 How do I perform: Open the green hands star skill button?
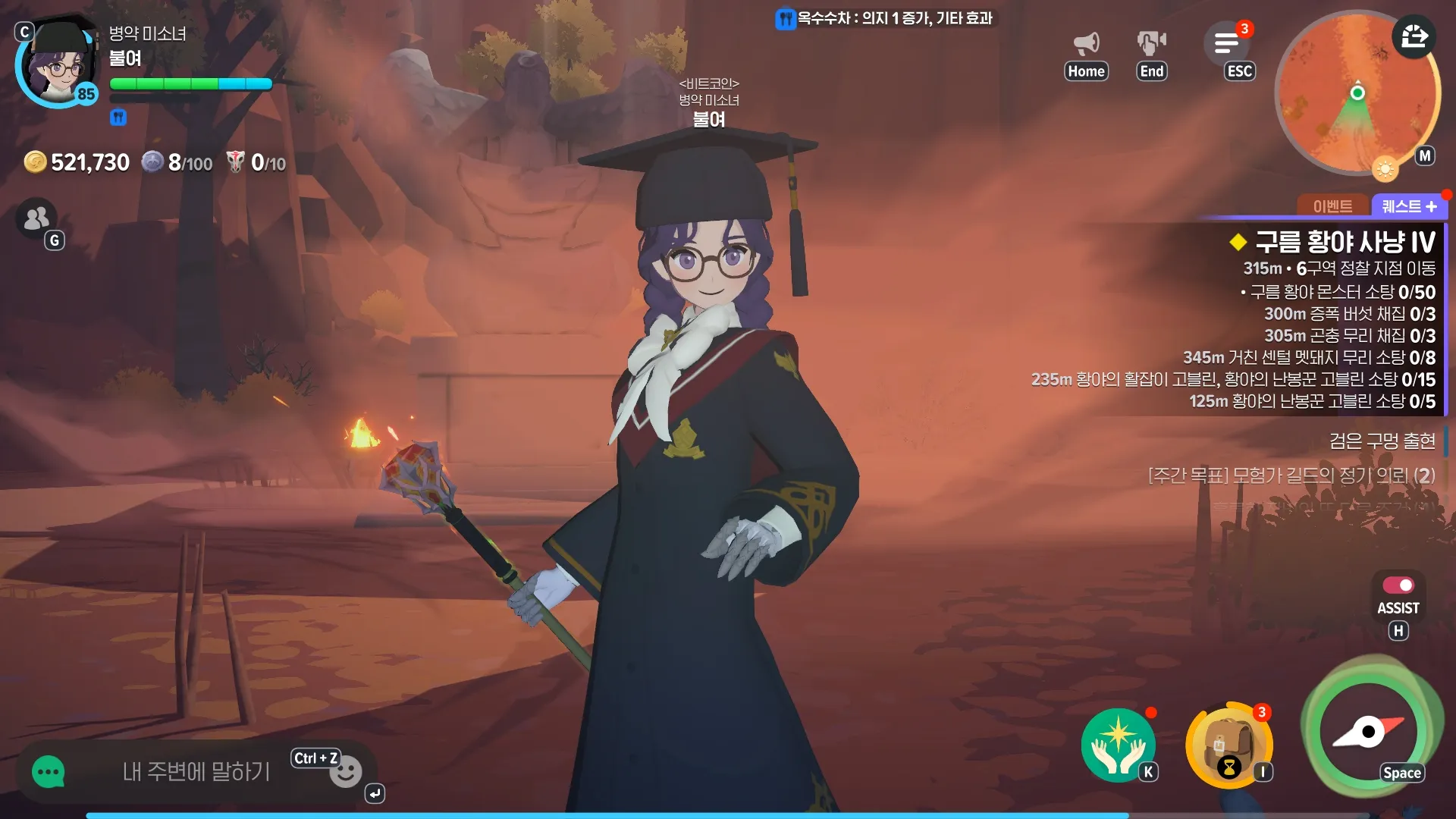[x=1118, y=745]
